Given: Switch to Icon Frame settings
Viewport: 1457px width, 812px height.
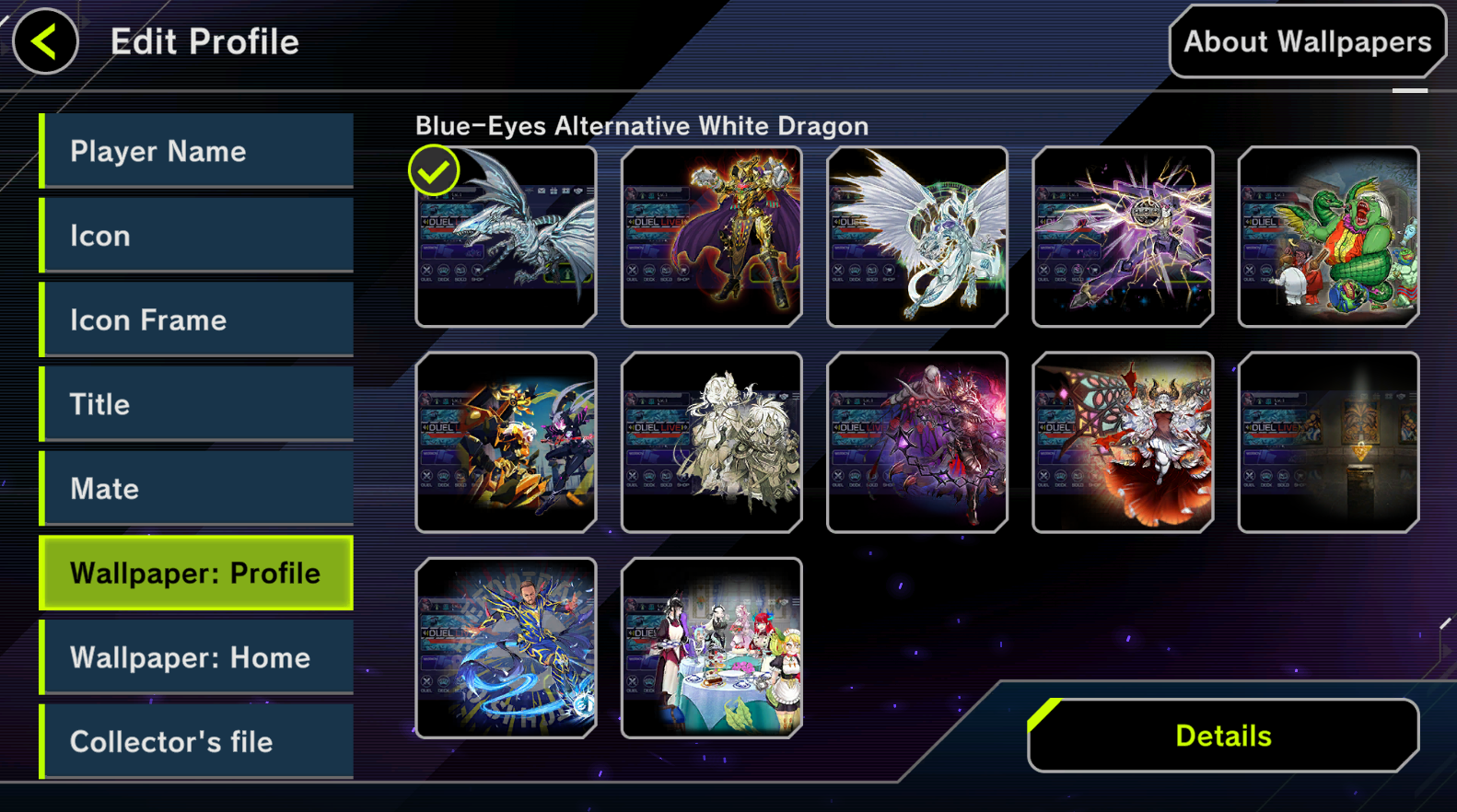Looking at the screenshot, I should tap(197, 319).
